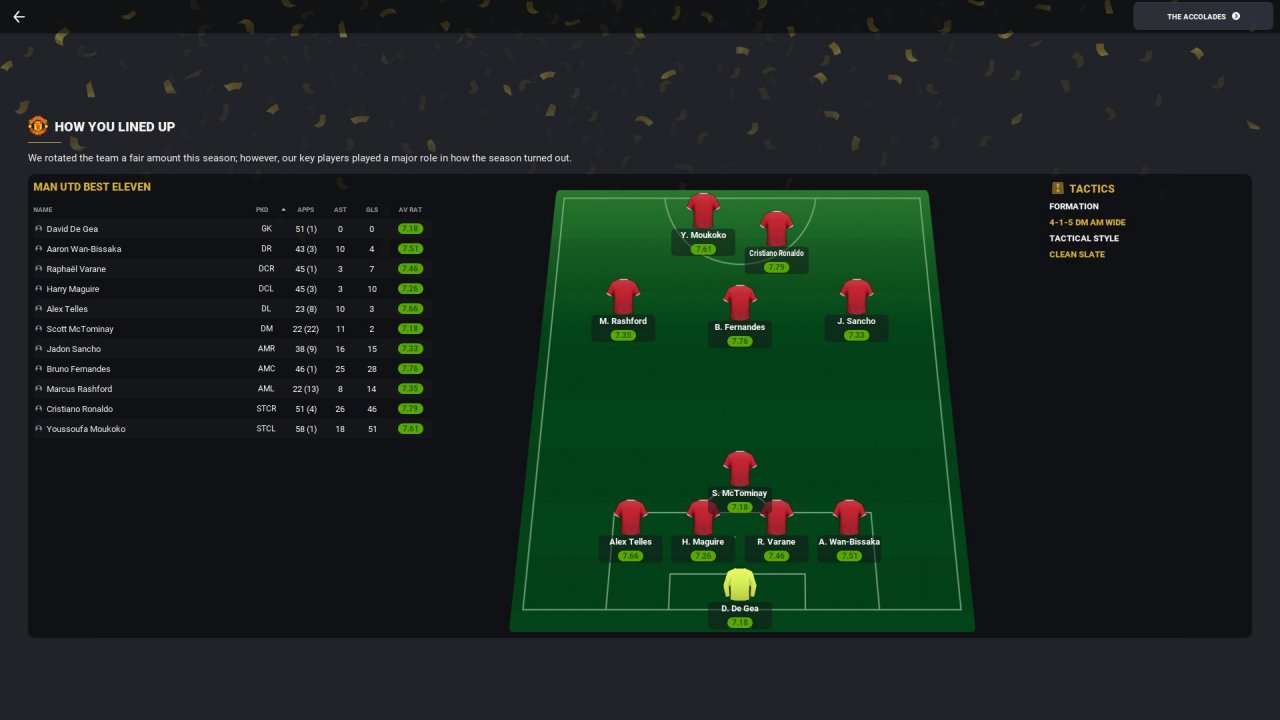The image size is (1280, 720).
Task: Select Harry Maguire's list row
Action: (73, 289)
